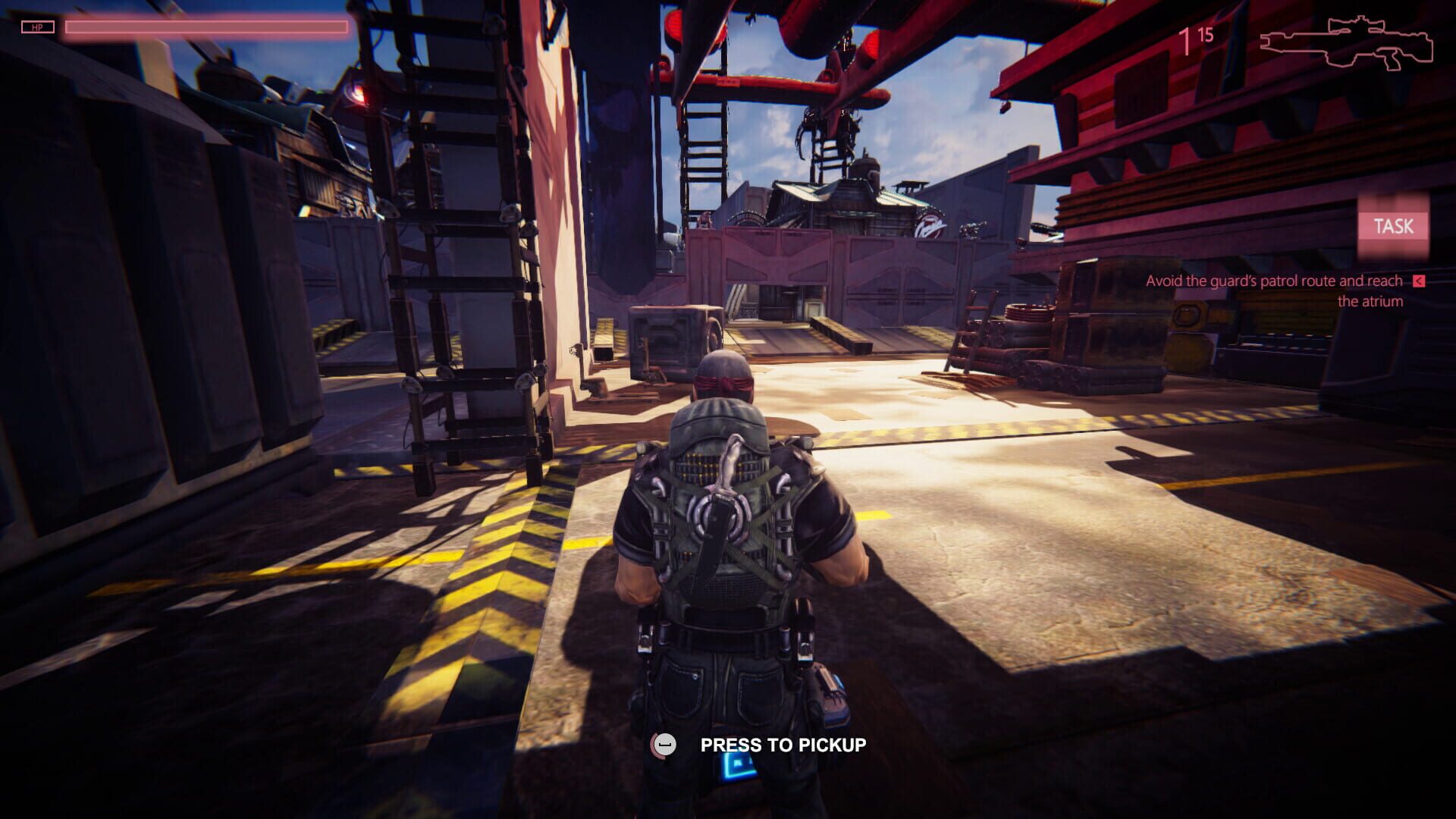Click the HP label icon on the health bar
1456x819 pixels.
(39, 28)
